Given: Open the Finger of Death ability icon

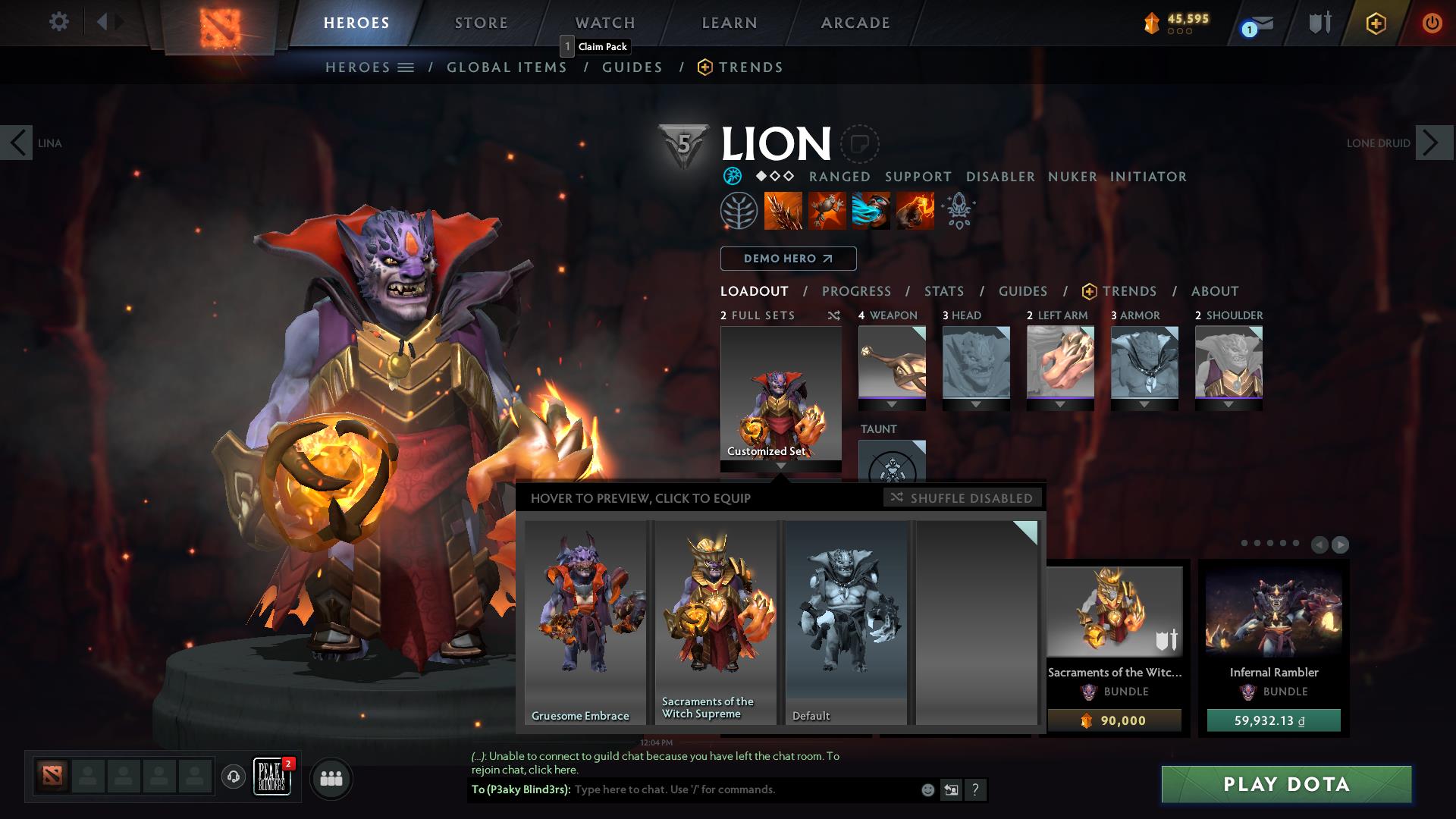Looking at the screenshot, I should pos(916,211).
